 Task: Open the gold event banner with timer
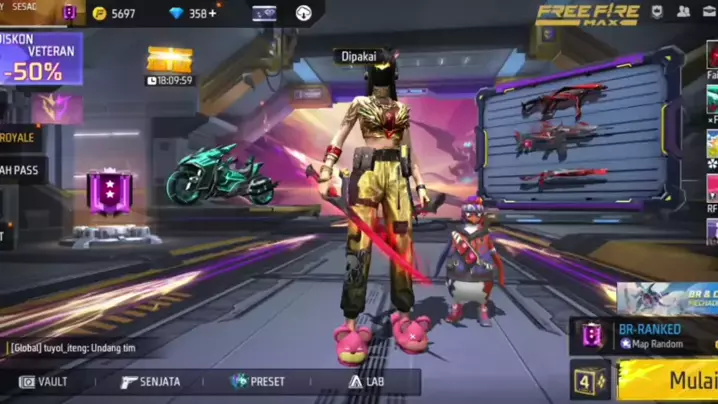coord(170,65)
